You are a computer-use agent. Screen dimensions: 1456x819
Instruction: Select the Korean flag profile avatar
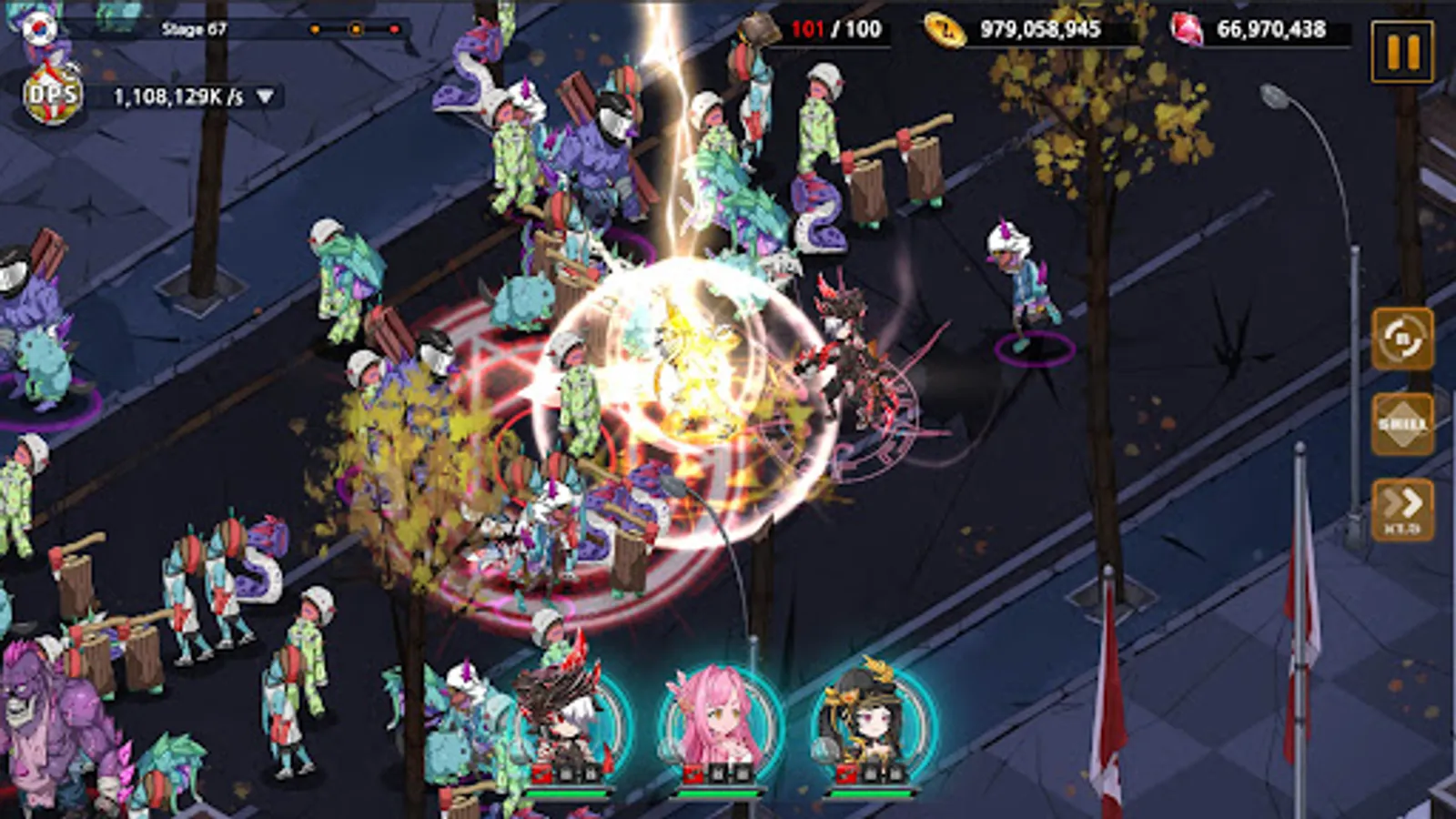click(38, 27)
